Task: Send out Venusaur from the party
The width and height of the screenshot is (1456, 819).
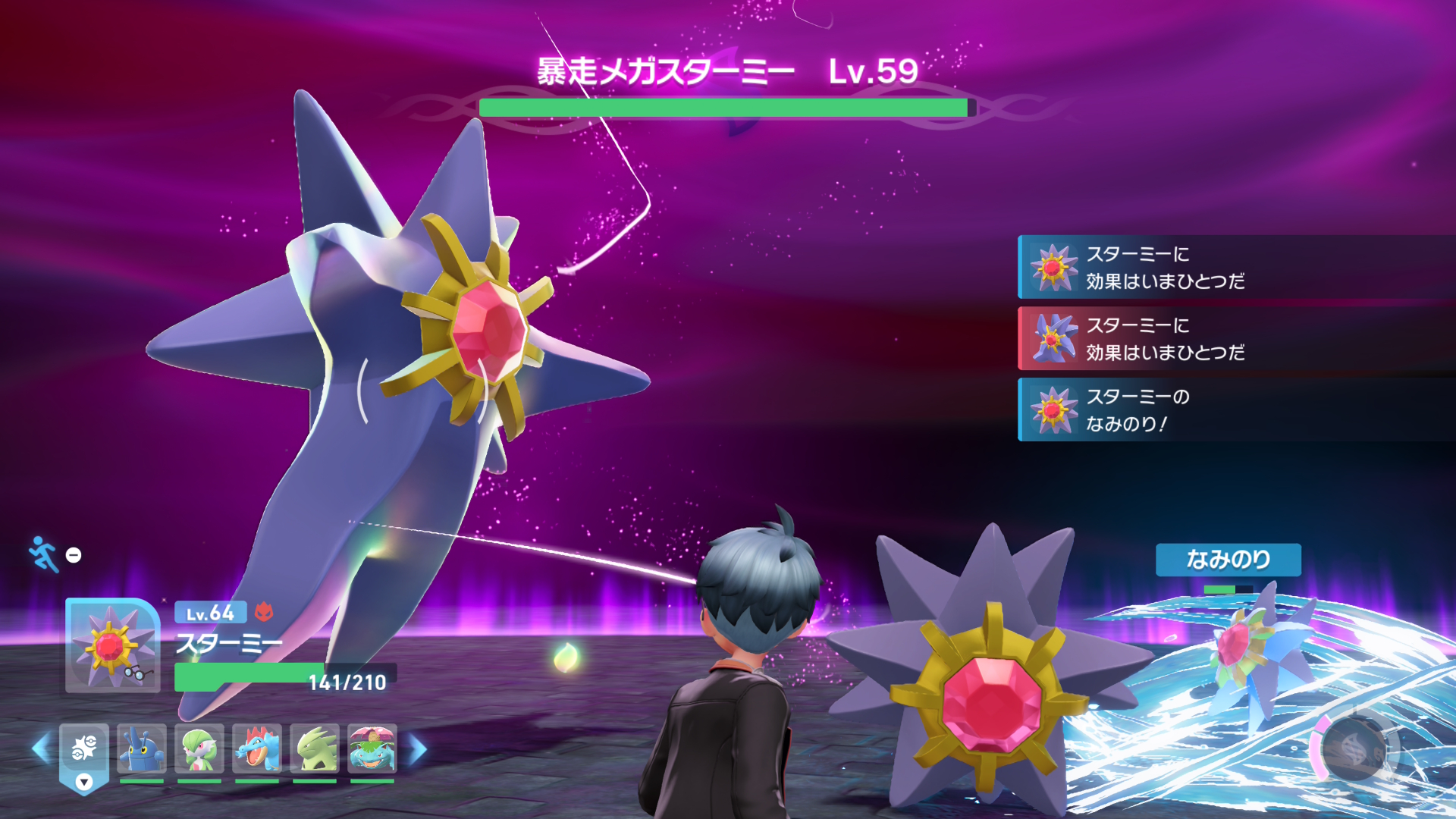Action: point(372,748)
